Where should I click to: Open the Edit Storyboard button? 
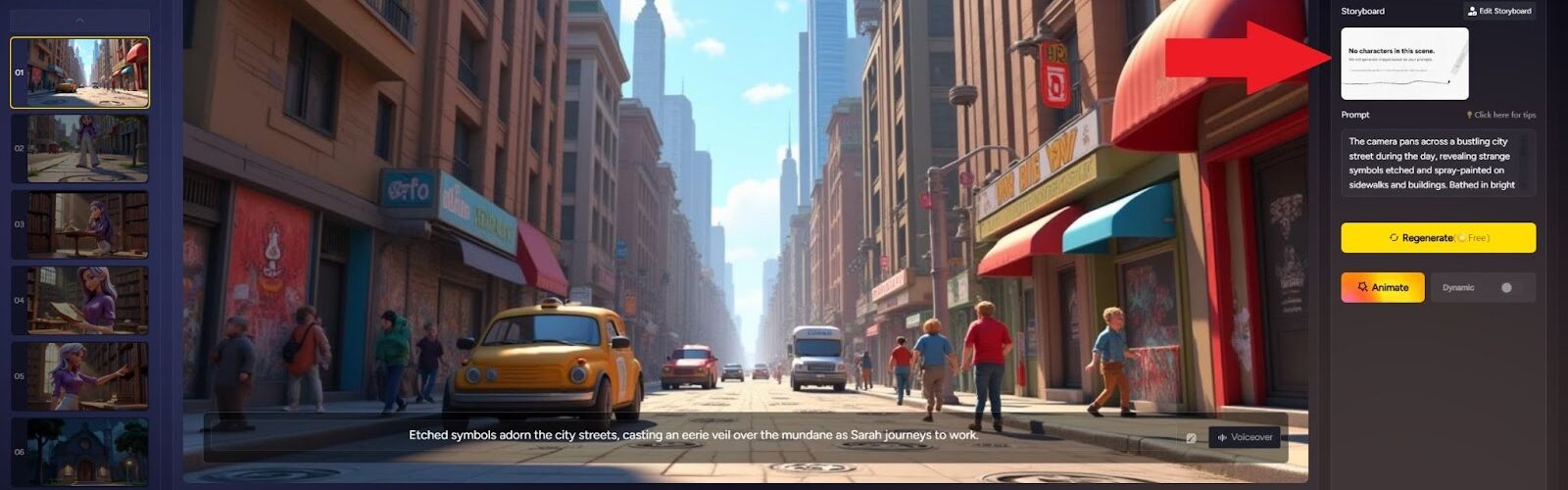point(1499,11)
